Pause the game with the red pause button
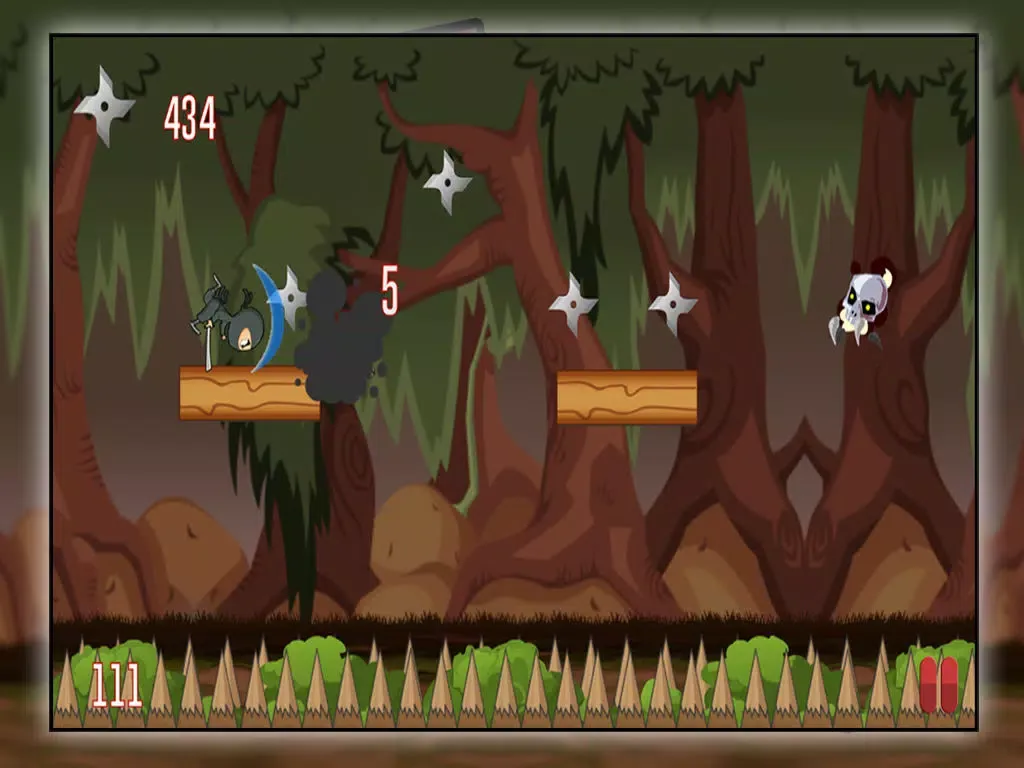This screenshot has width=1024, height=768. (937, 685)
